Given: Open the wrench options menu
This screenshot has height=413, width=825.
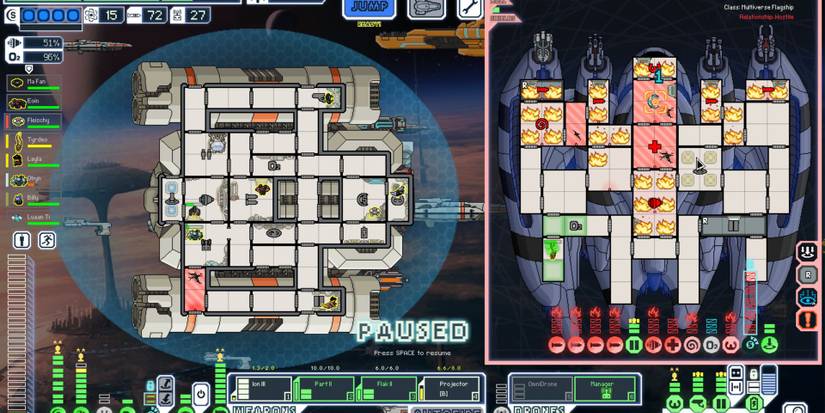Looking at the screenshot, I should click(x=470, y=9).
